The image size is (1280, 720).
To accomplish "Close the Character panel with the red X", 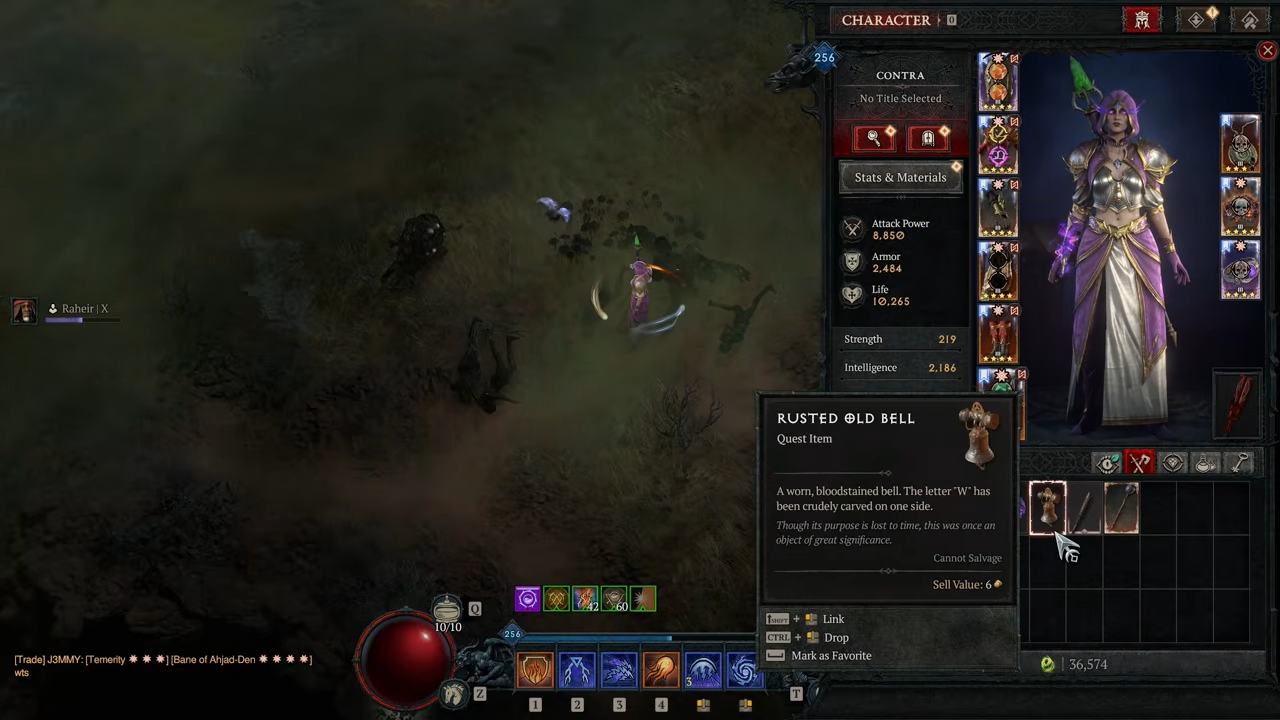I will pos(1267,50).
